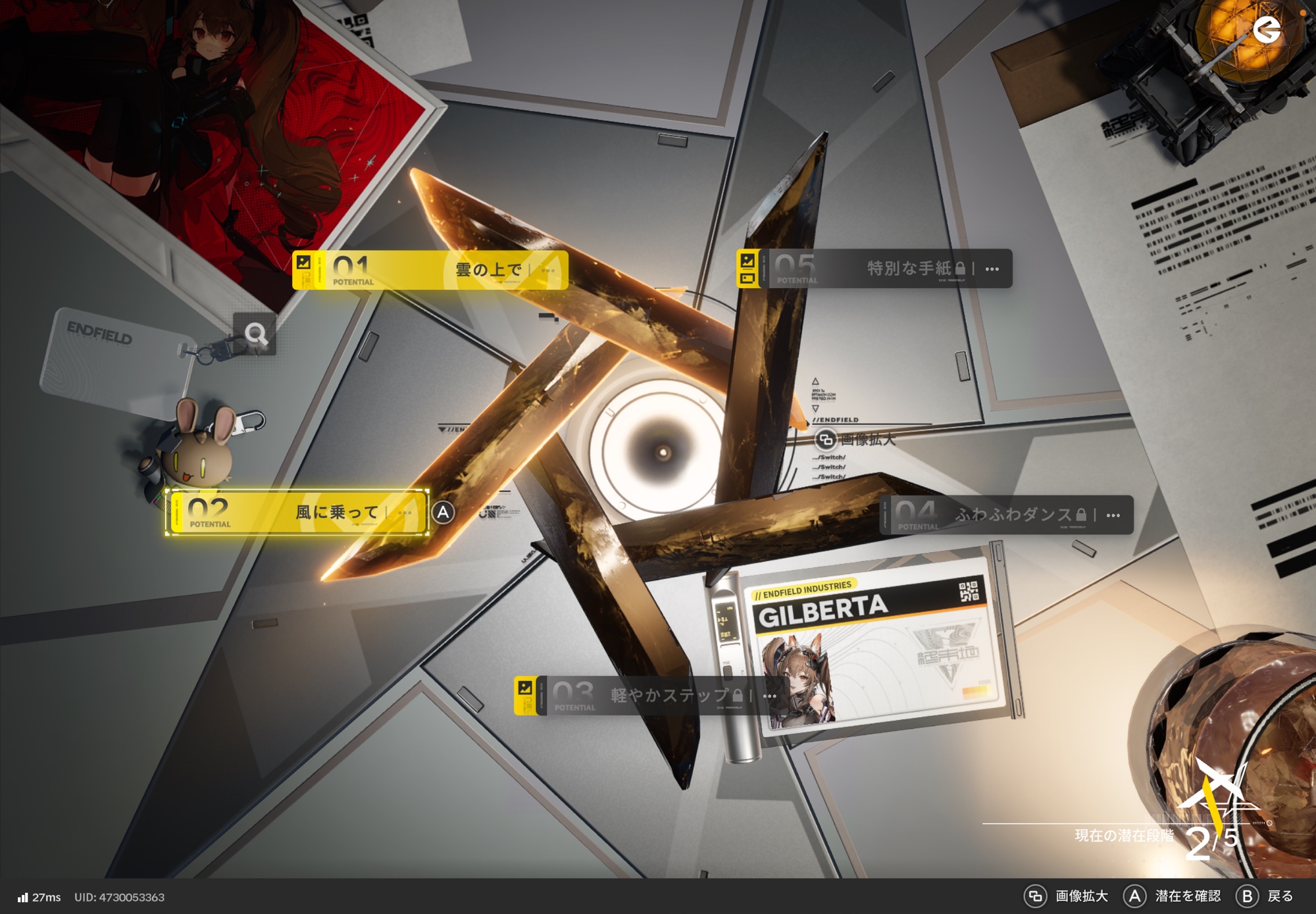This screenshot has width=1316, height=914.
Task: Click 潜在を確認 in the bottom bar
Action: point(1173,896)
